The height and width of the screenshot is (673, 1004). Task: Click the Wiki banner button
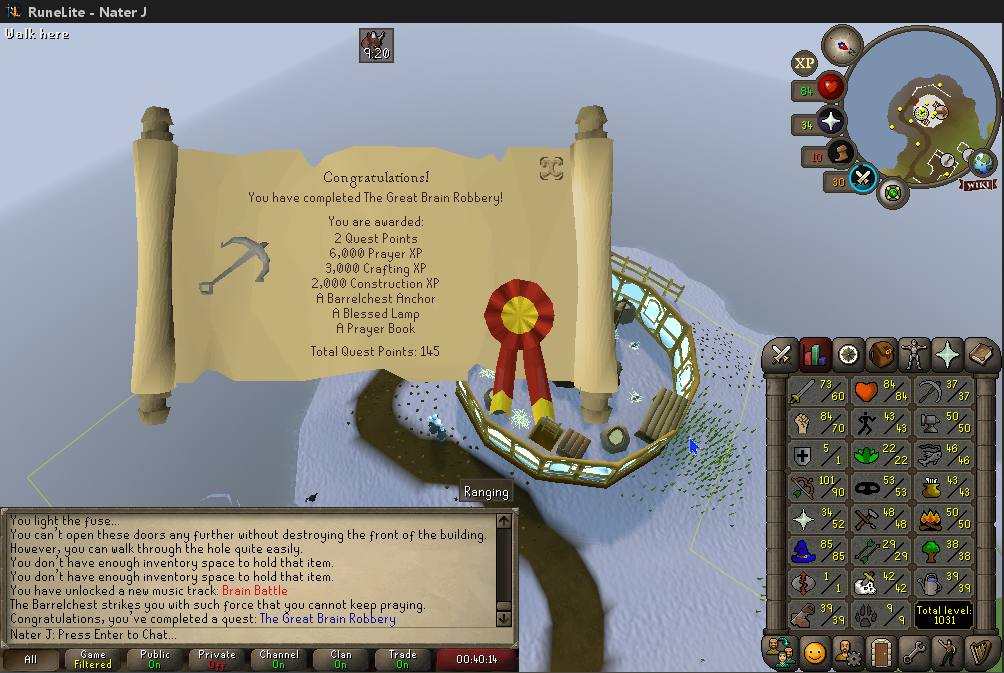(x=977, y=184)
